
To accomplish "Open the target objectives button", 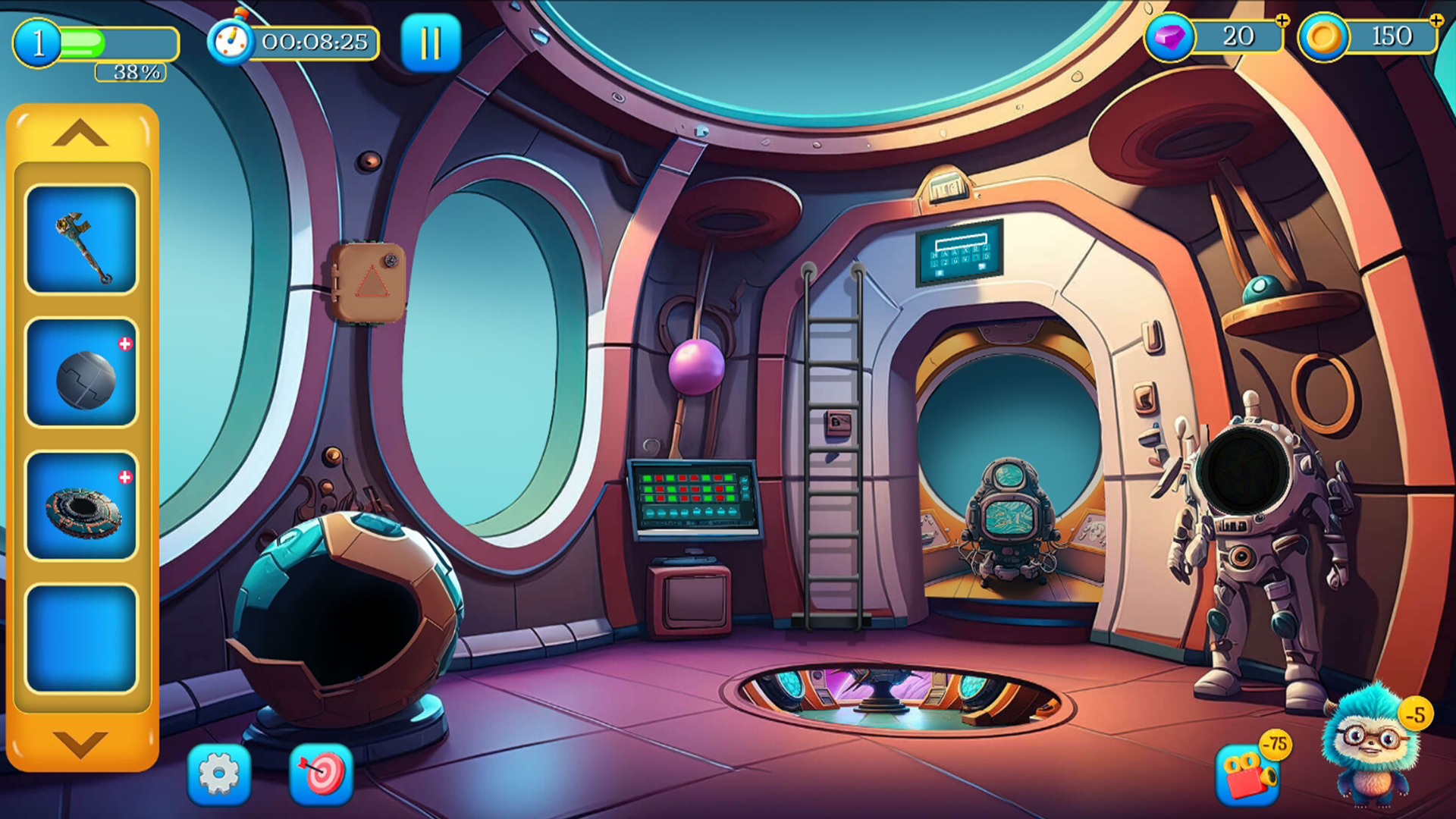I will pos(322,773).
